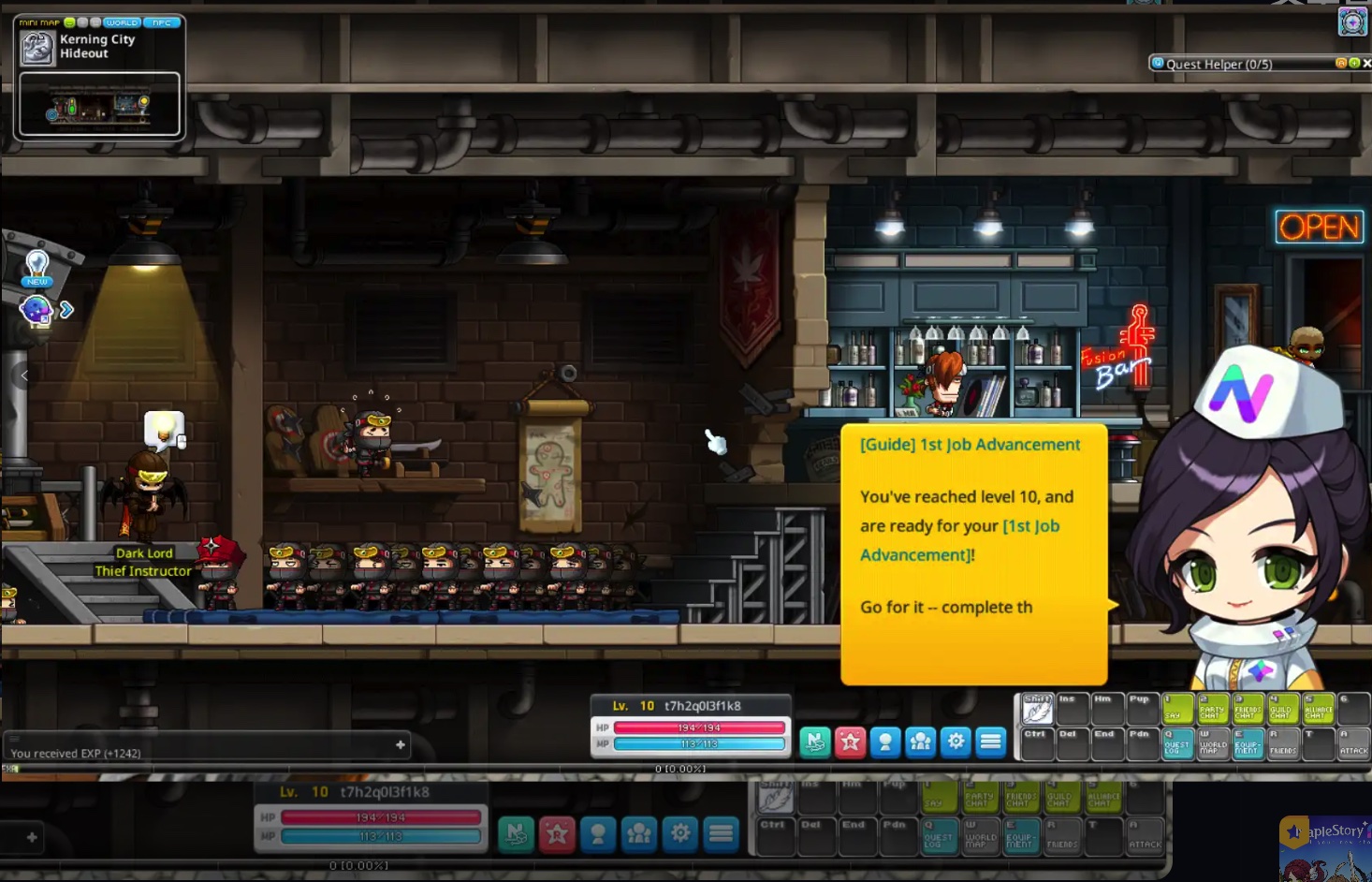Image resolution: width=1372 pixels, height=882 pixels.
Task: Read the 1st Job Advancement guide bubble
Action: tap(973, 552)
